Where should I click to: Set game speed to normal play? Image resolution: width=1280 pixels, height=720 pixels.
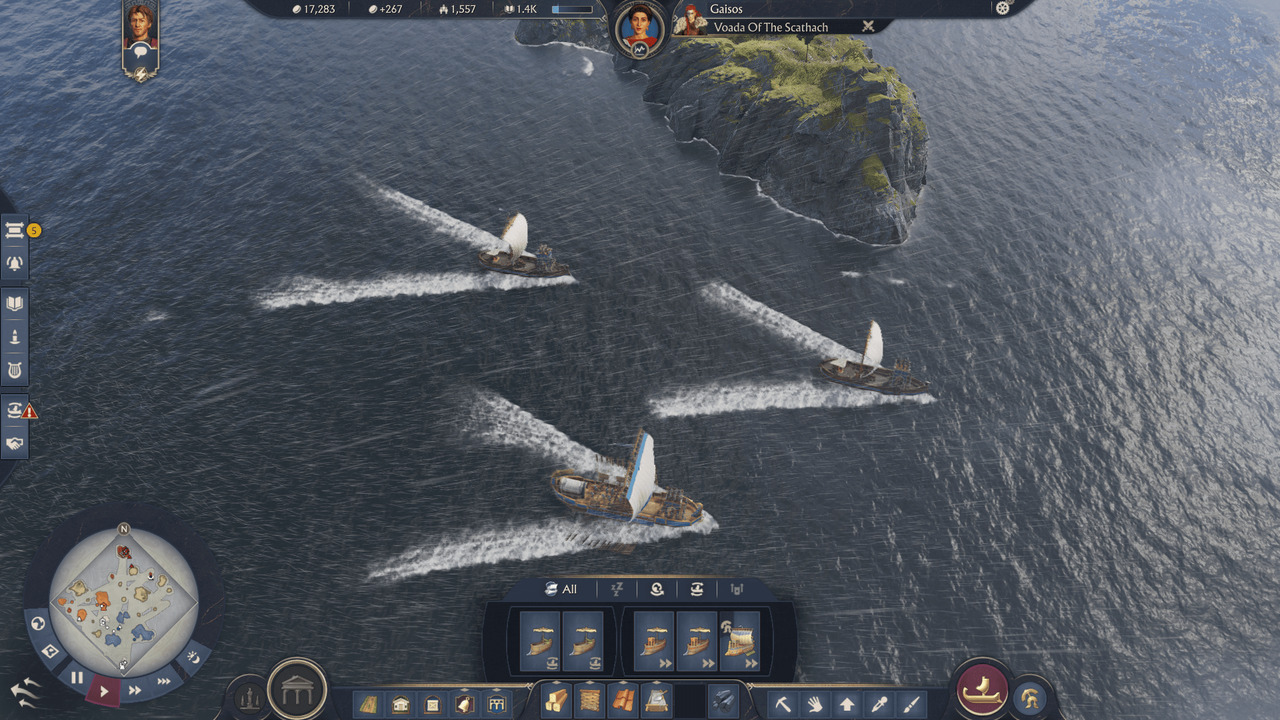click(x=104, y=689)
